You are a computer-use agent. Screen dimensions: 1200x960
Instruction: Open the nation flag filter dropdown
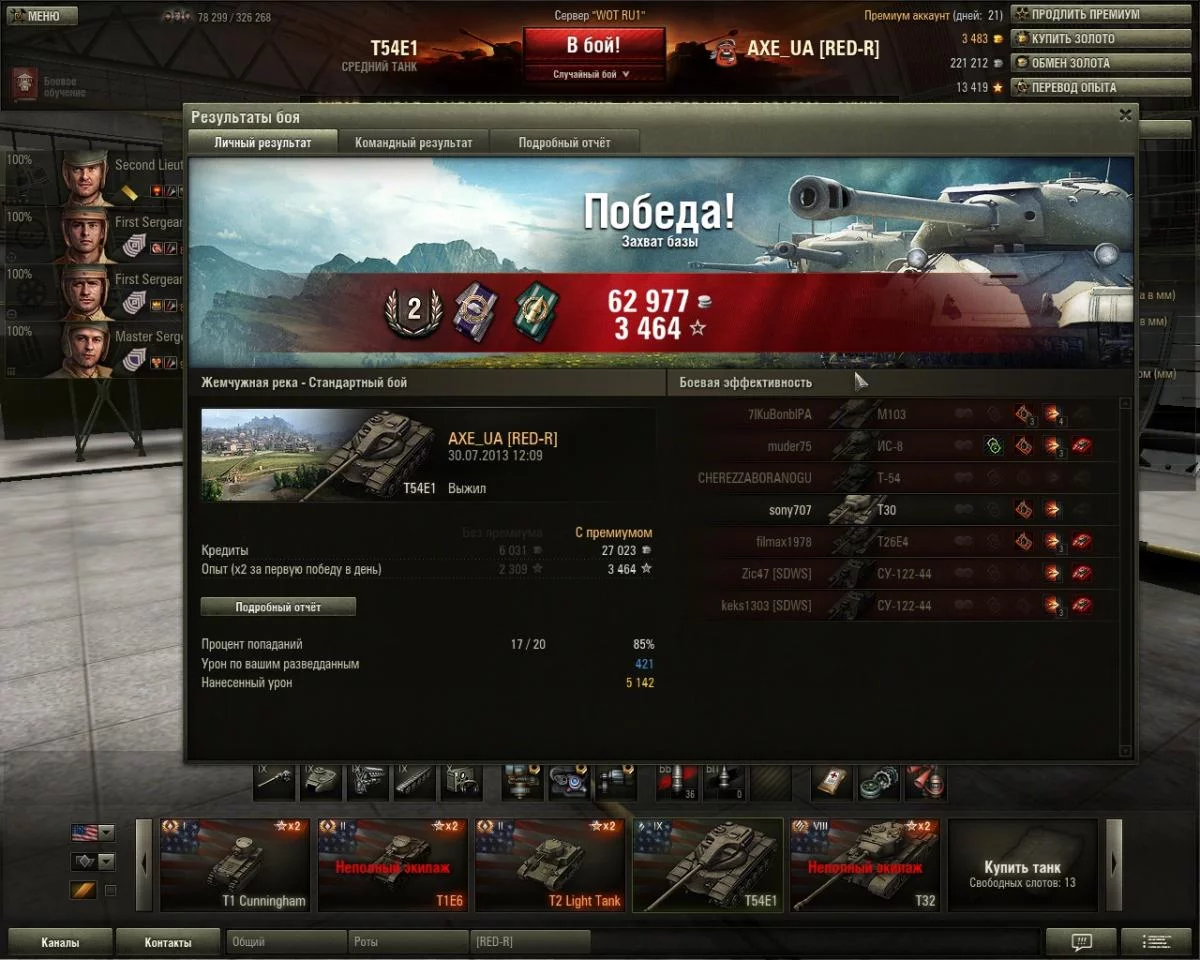point(92,832)
